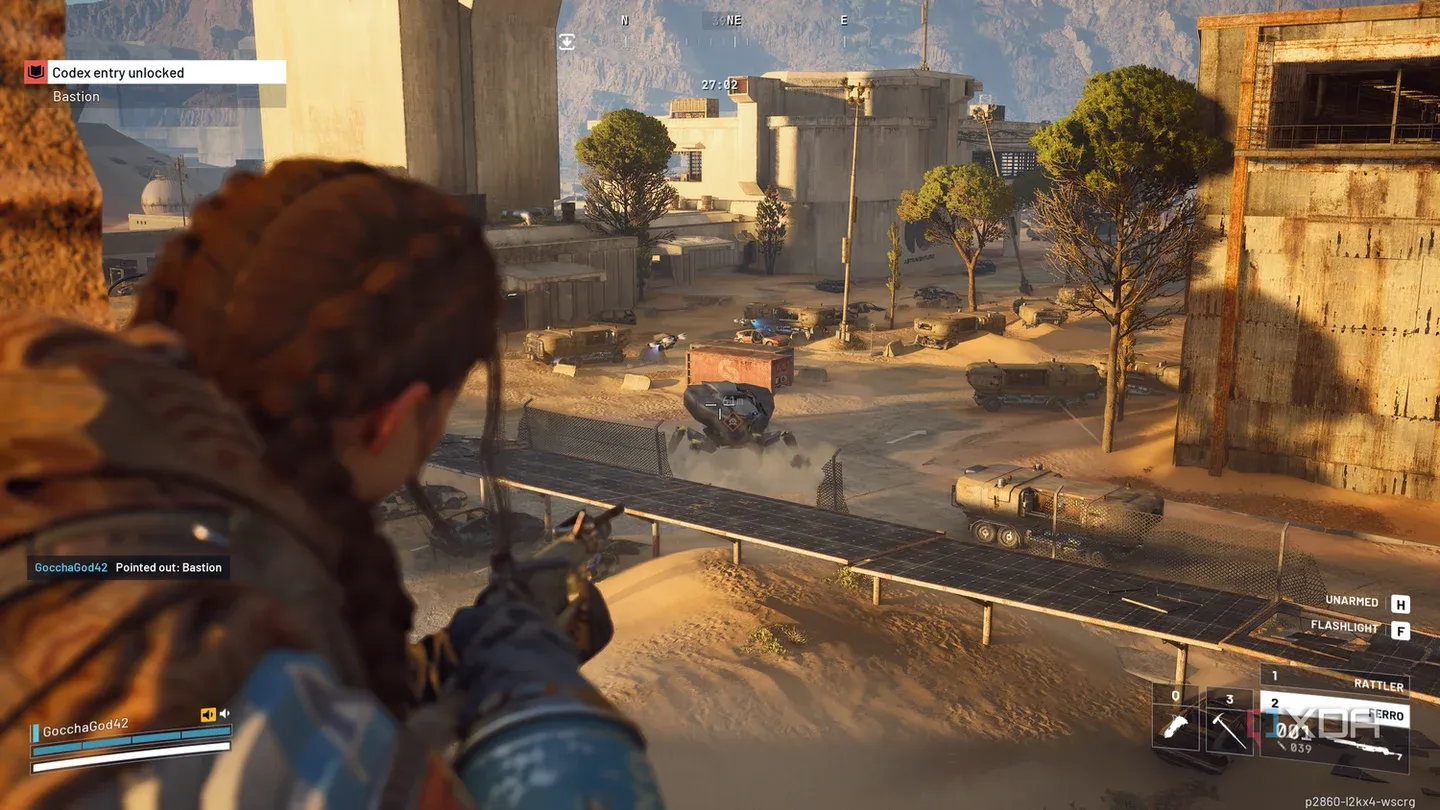Click the red codex book icon
This screenshot has width=1440, height=810.
coord(35,72)
